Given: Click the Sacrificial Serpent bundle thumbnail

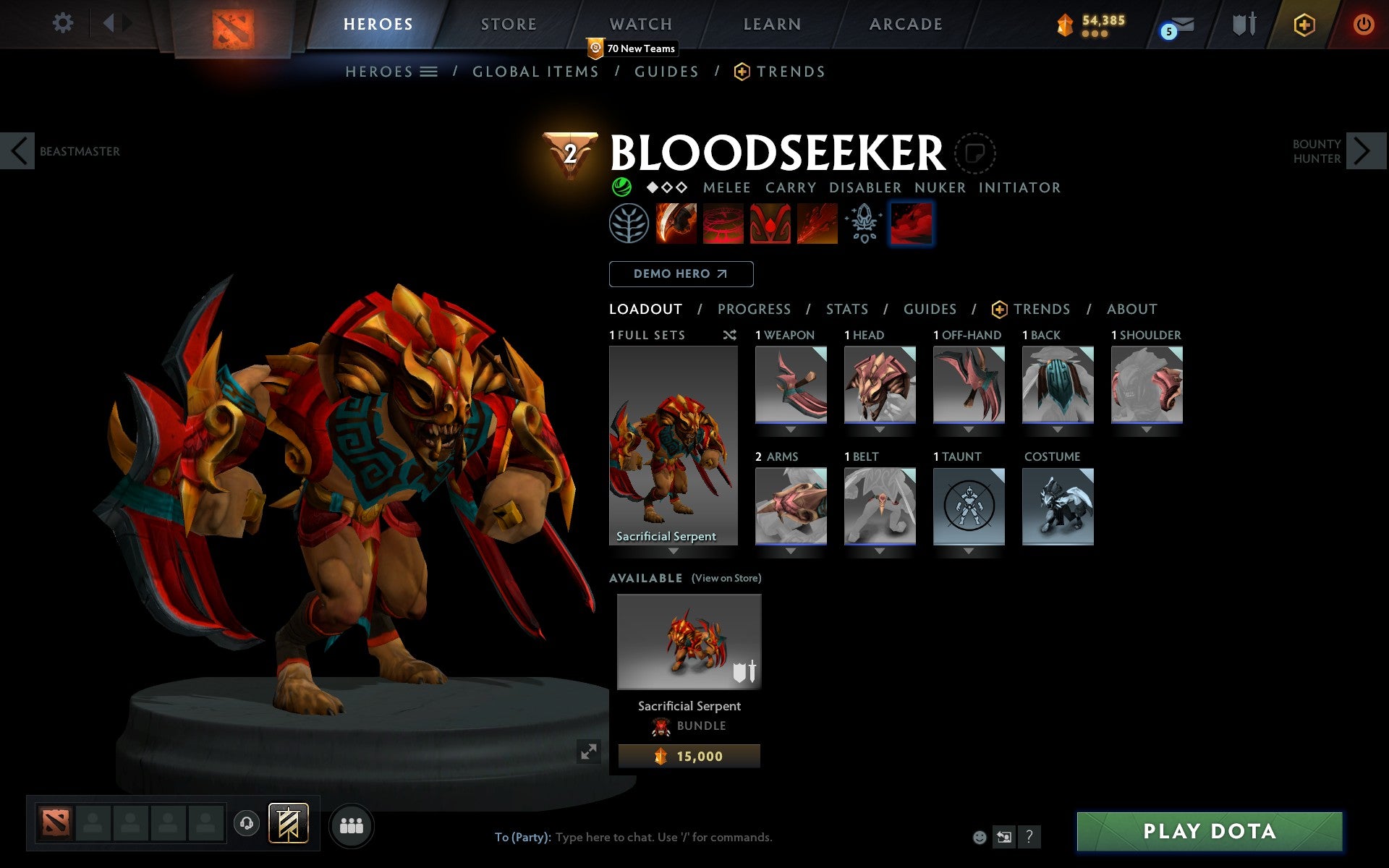Looking at the screenshot, I should coord(688,642).
